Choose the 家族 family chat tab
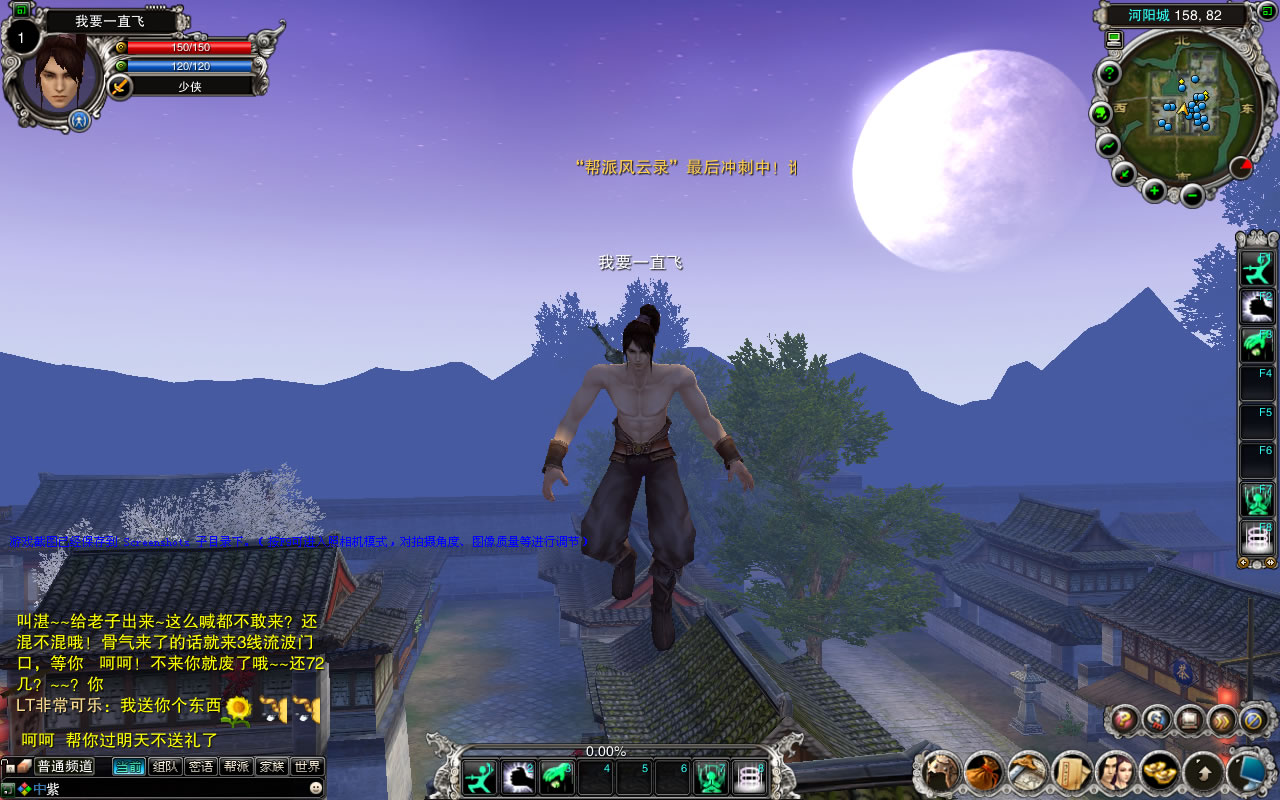The width and height of the screenshot is (1280, 800). point(271,767)
